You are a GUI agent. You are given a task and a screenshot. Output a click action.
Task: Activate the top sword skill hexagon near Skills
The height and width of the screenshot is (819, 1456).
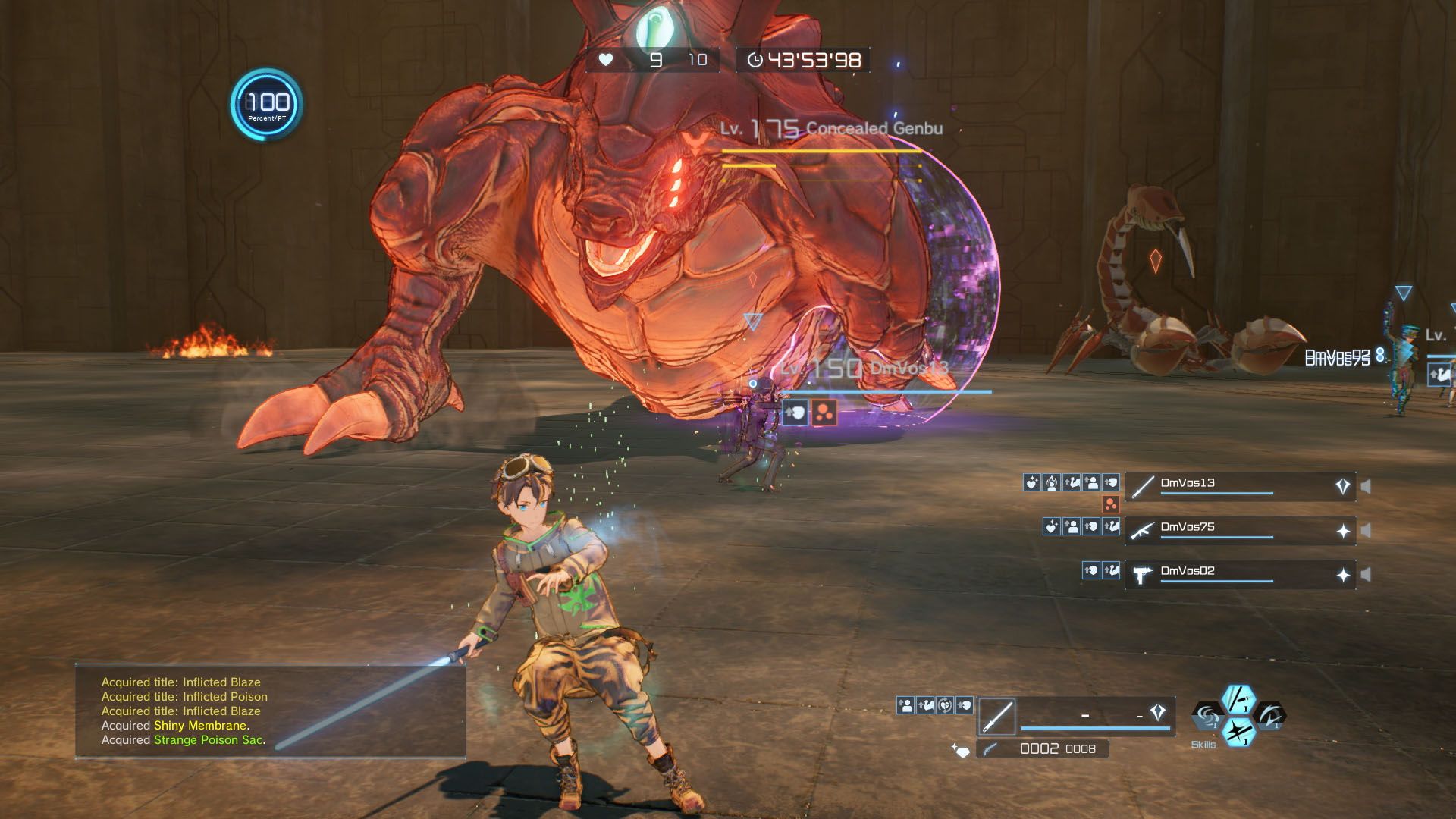click(1238, 701)
